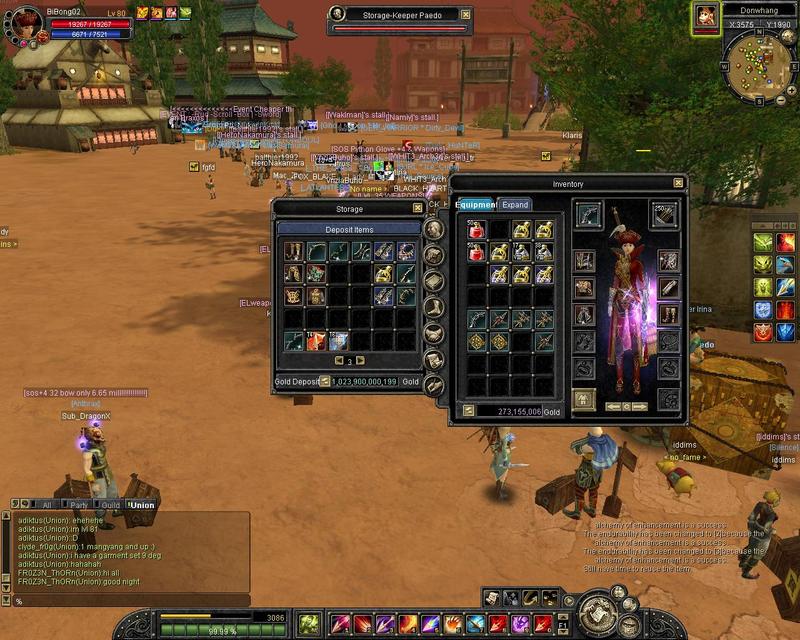This screenshot has height=640, width=800.
Task: Go to the next storage page
Action: click(x=360, y=360)
